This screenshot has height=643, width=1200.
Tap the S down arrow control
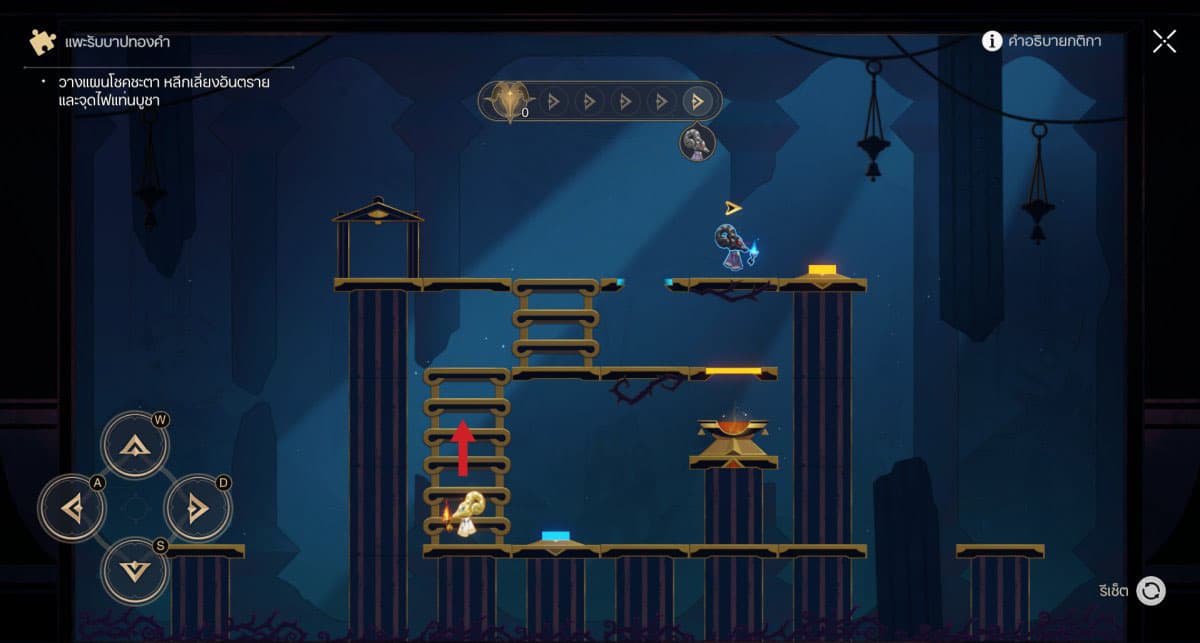click(134, 571)
